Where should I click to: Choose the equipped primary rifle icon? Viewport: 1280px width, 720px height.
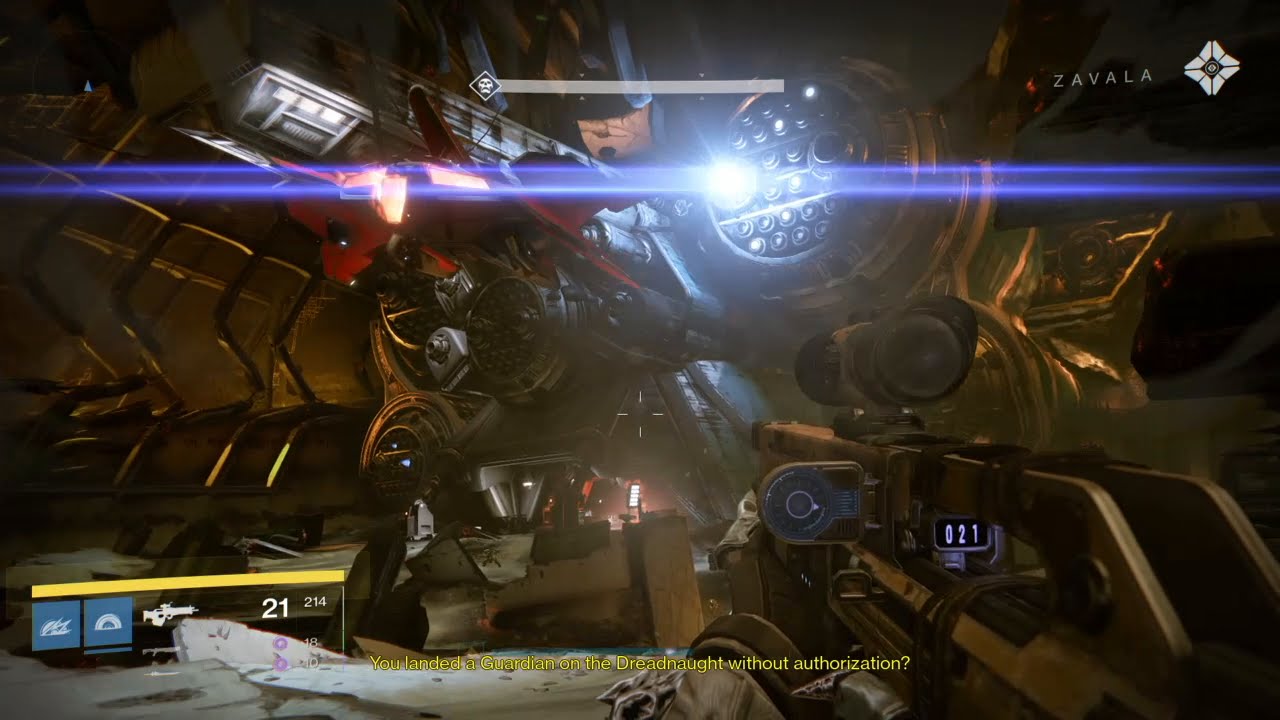(x=170, y=613)
